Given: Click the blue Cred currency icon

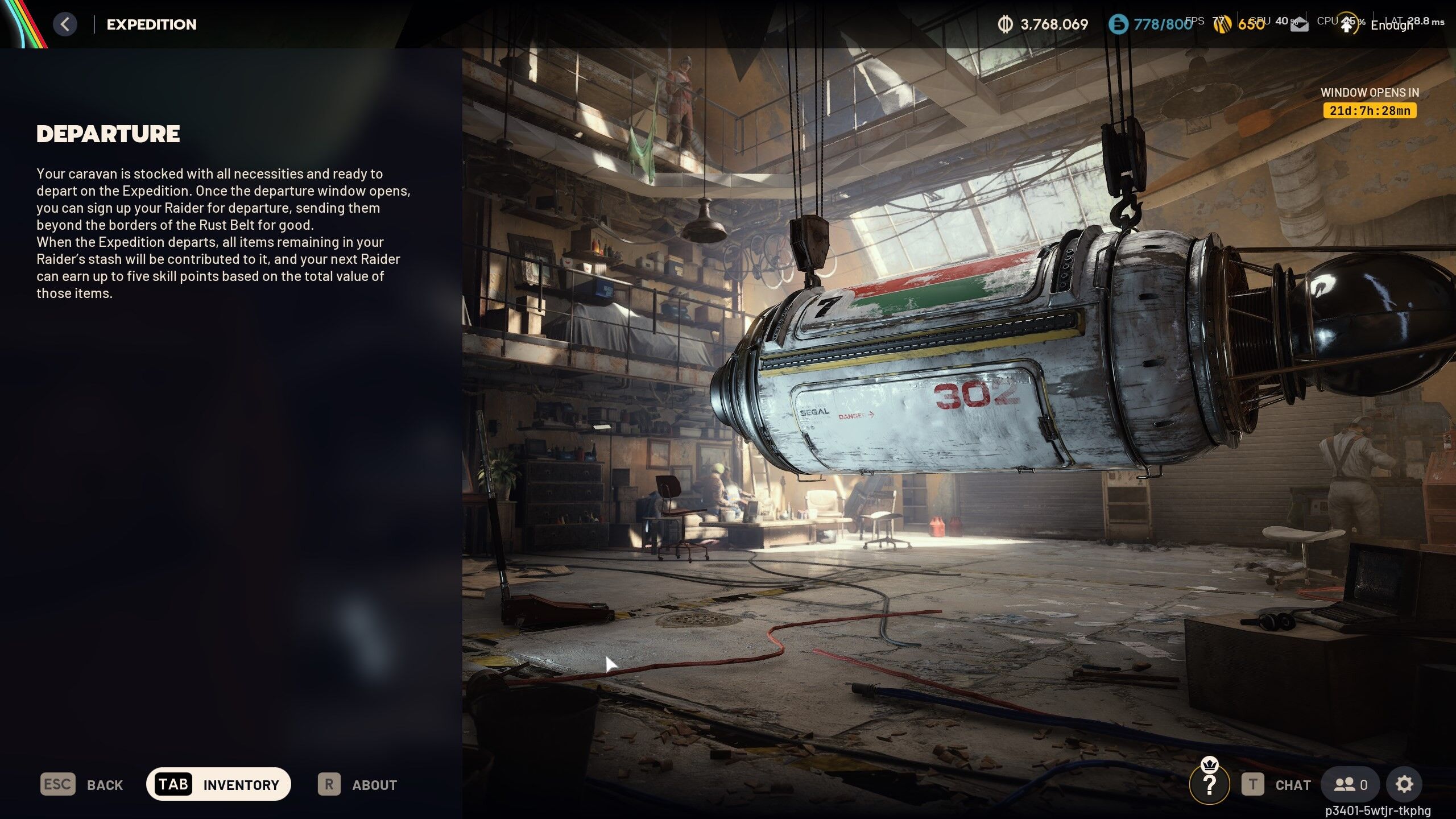Looking at the screenshot, I should [x=1118, y=24].
